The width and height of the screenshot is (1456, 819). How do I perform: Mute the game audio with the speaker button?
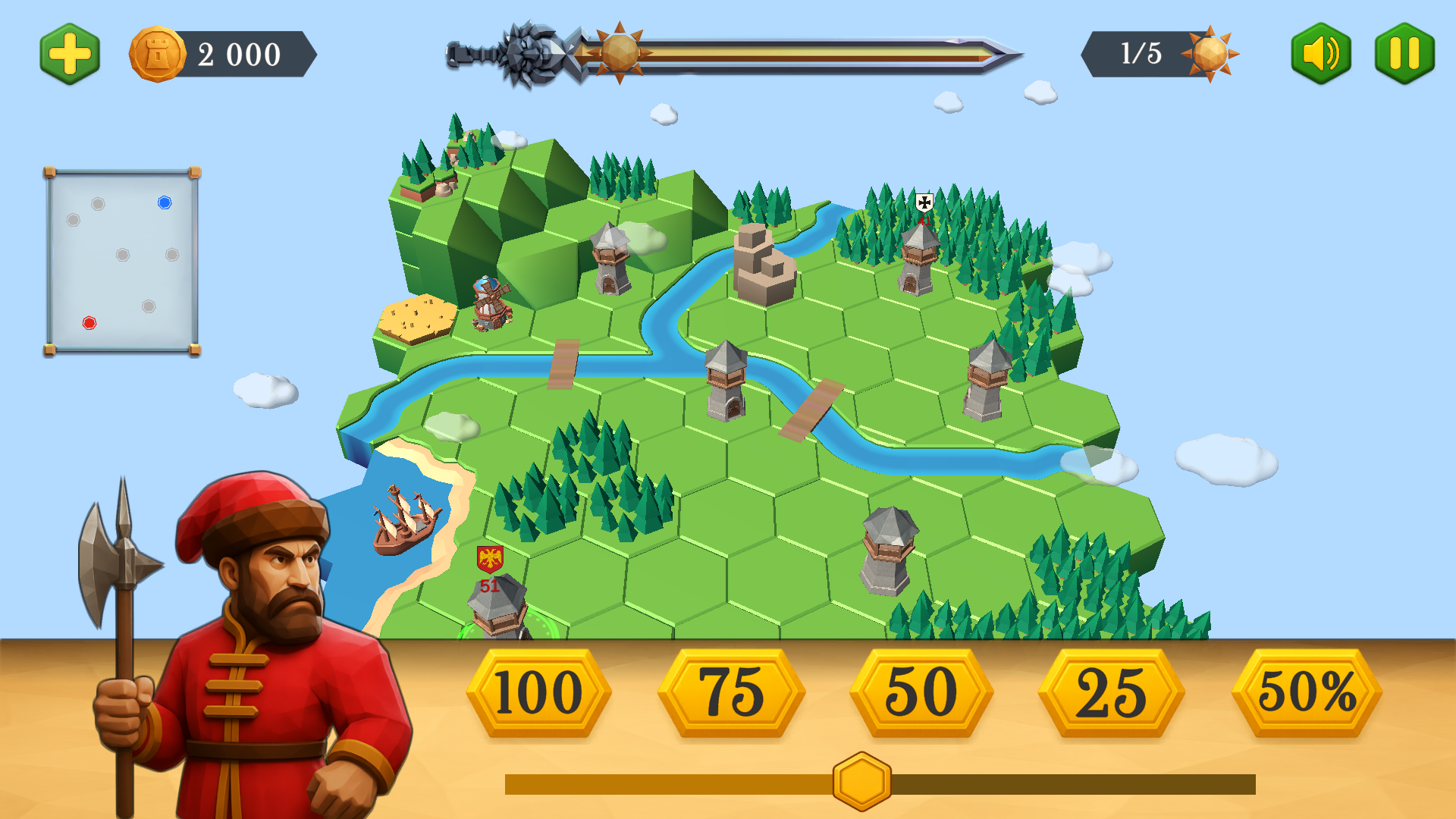[1320, 53]
